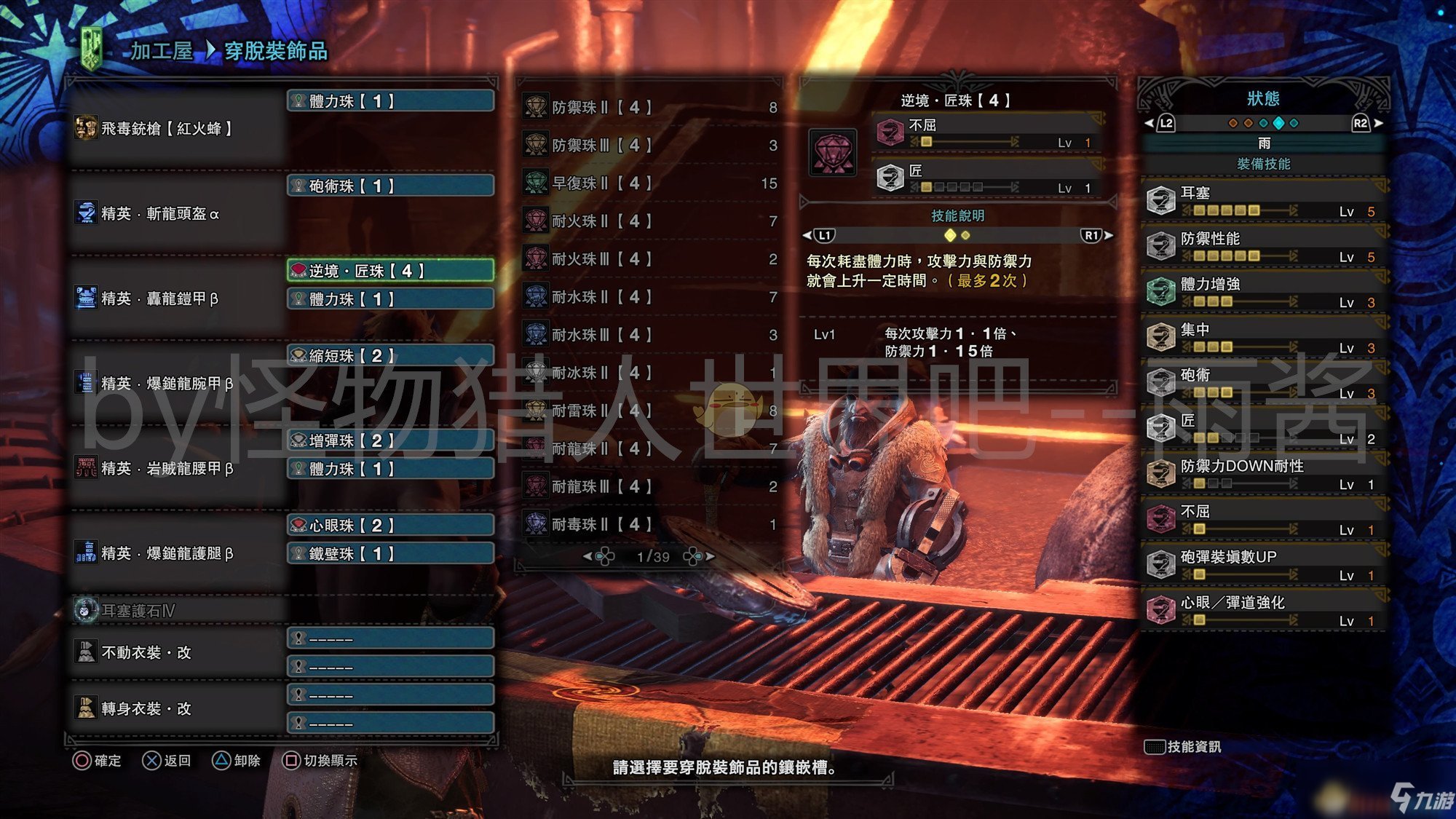
Task: Select 耐火珠Ⅲ【4】 decoration
Action: pyautogui.click(x=649, y=259)
